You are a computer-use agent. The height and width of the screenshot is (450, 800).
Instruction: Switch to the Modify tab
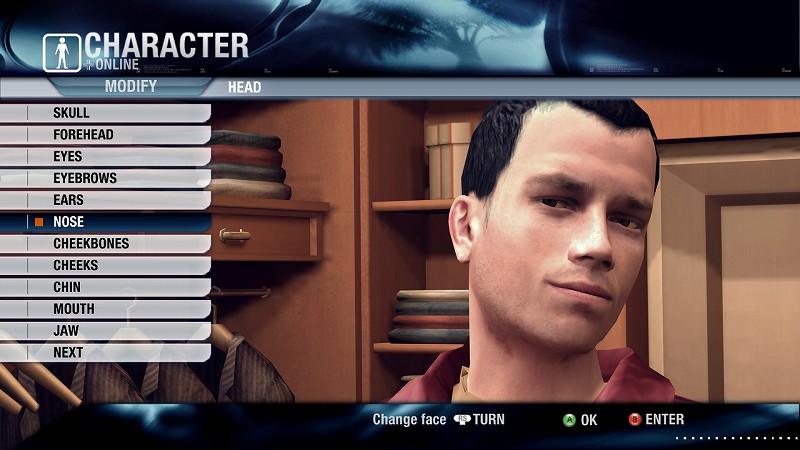click(131, 87)
